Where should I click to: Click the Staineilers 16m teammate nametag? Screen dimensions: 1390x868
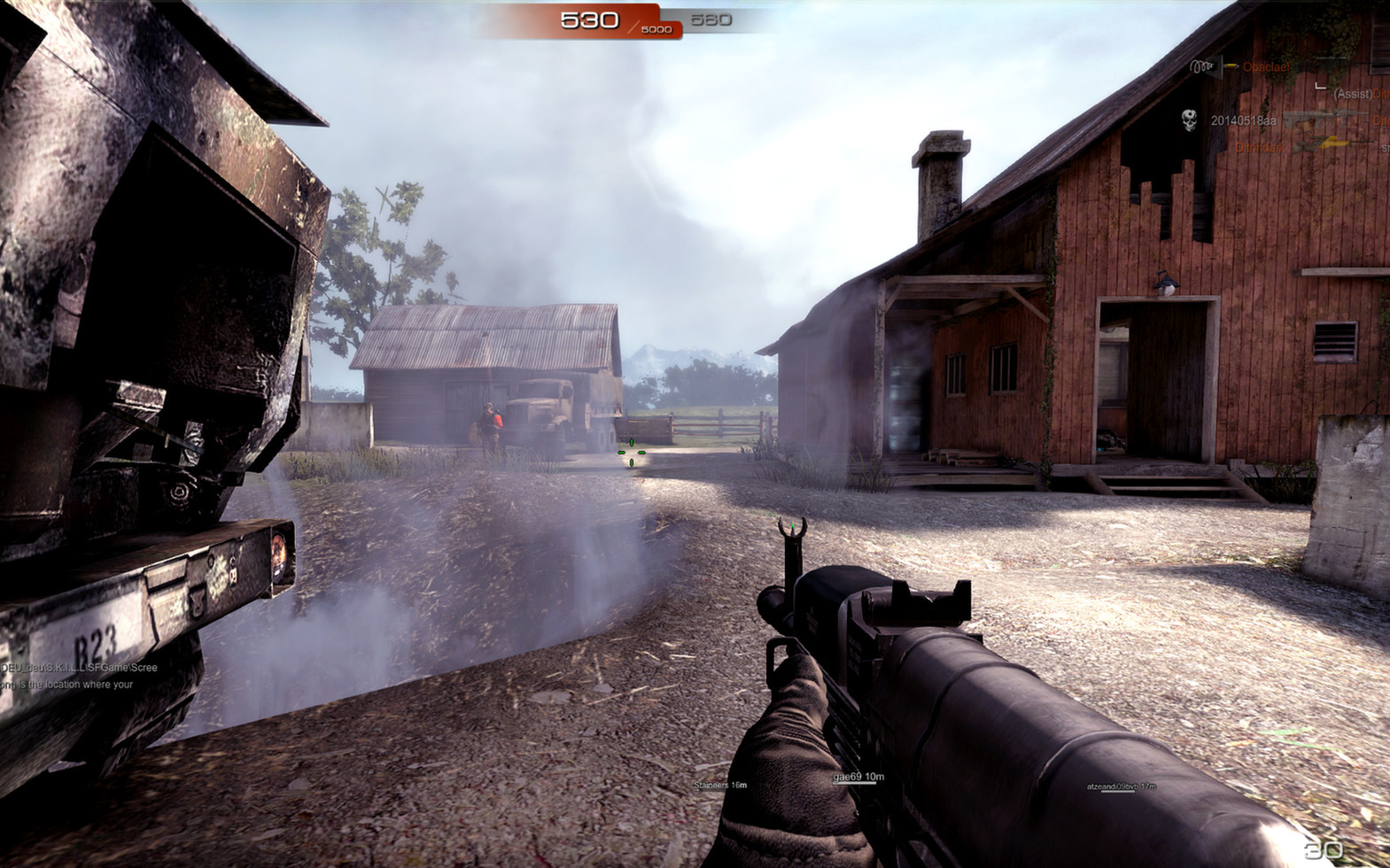click(x=719, y=784)
